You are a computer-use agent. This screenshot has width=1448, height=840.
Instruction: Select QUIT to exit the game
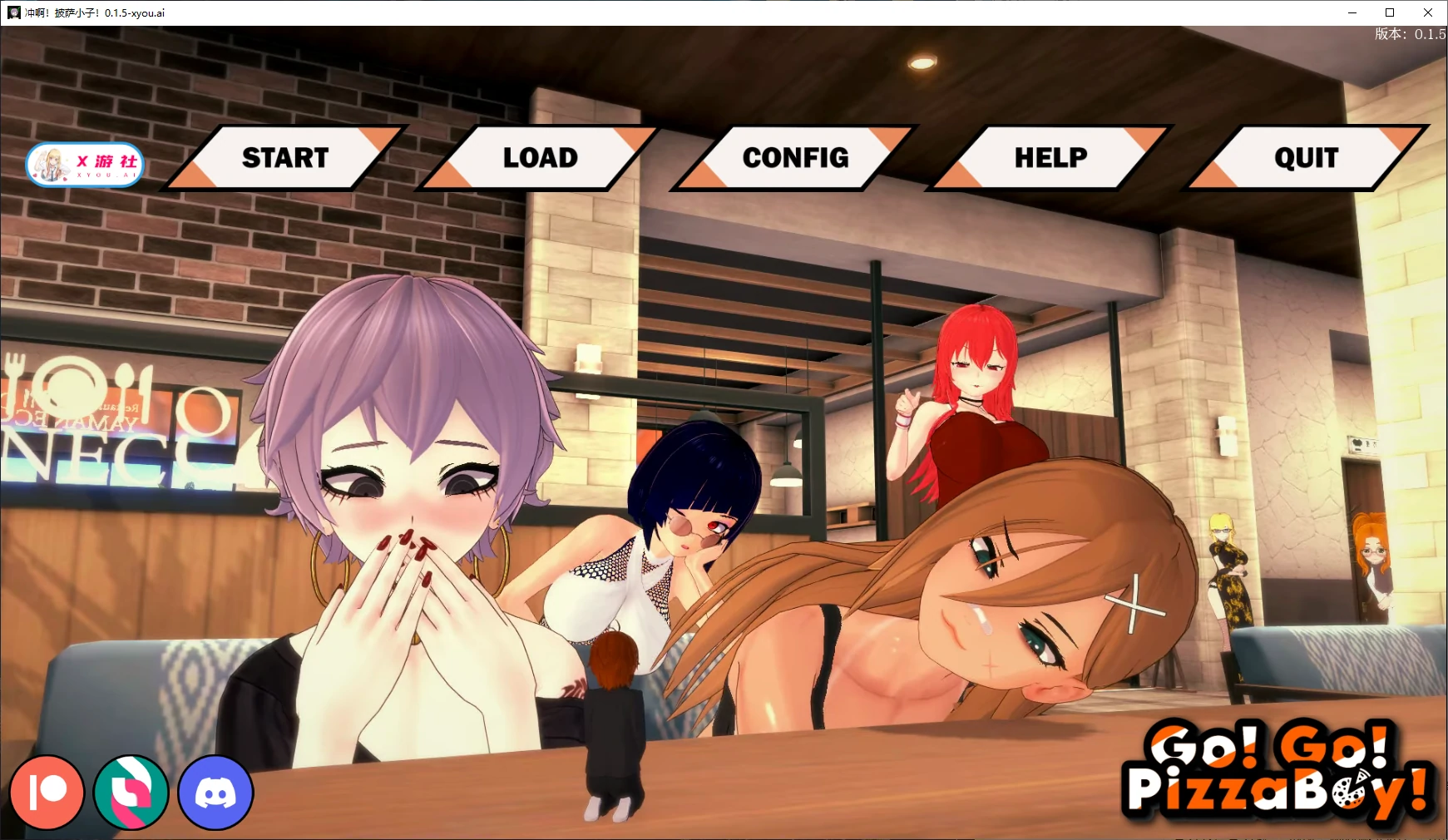[x=1305, y=157]
